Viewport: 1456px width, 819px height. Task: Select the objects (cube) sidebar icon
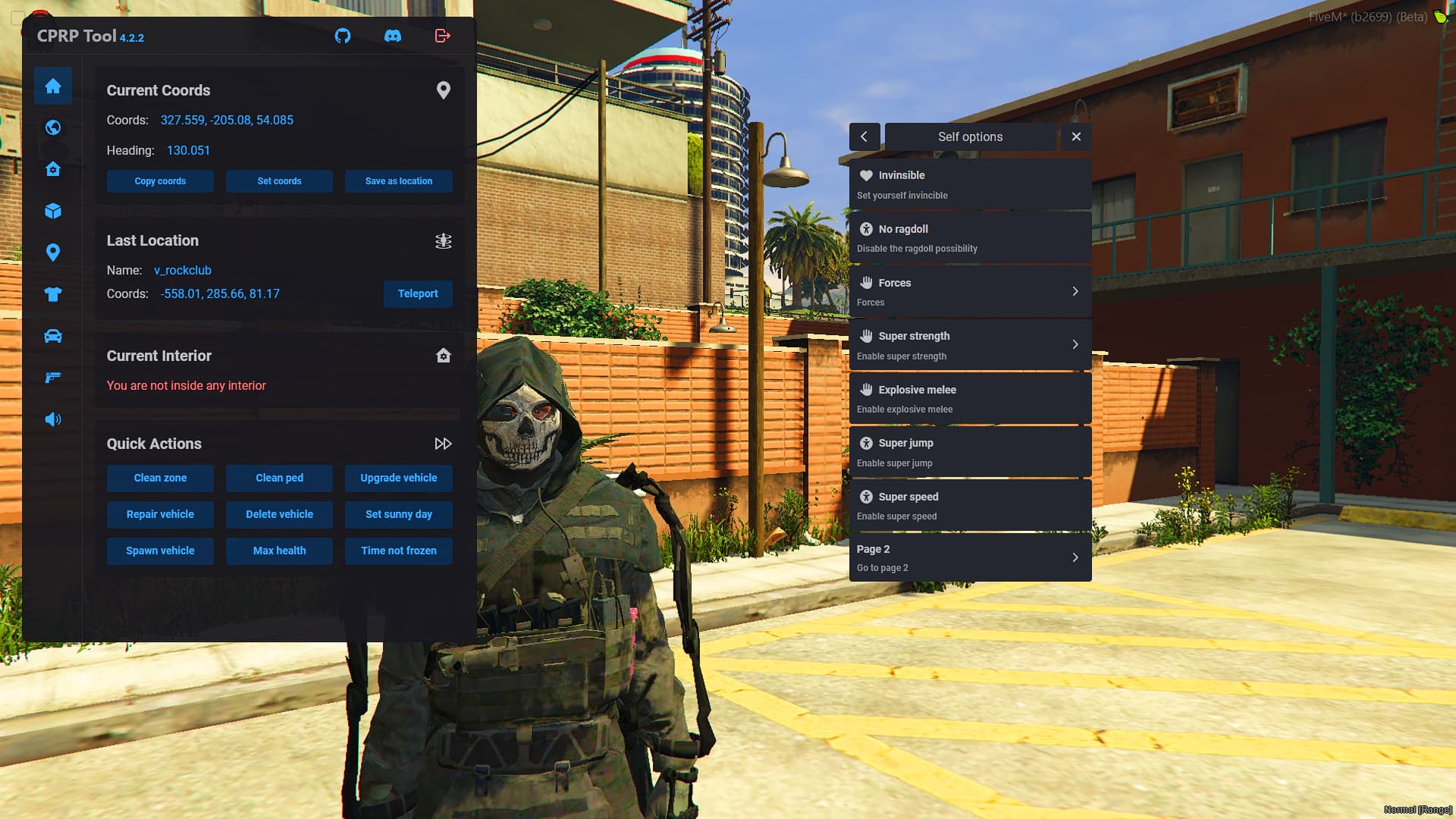pos(53,211)
